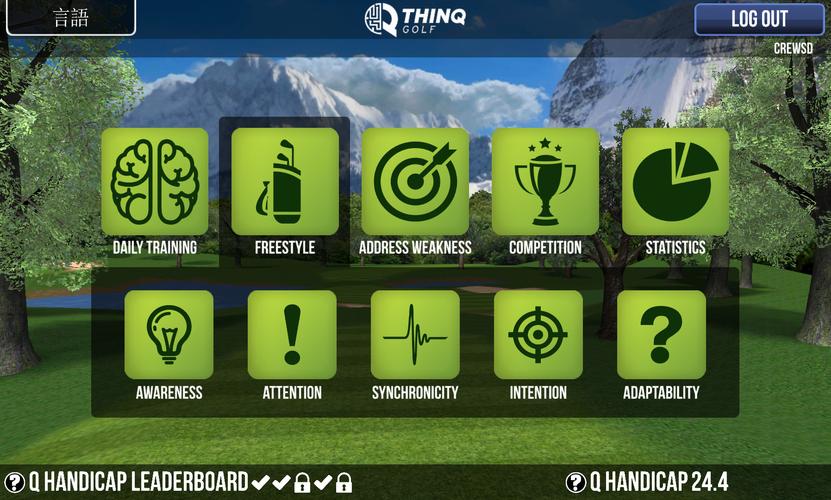
Task: Open the Statistics pie chart tile
Action: (675, 182)
